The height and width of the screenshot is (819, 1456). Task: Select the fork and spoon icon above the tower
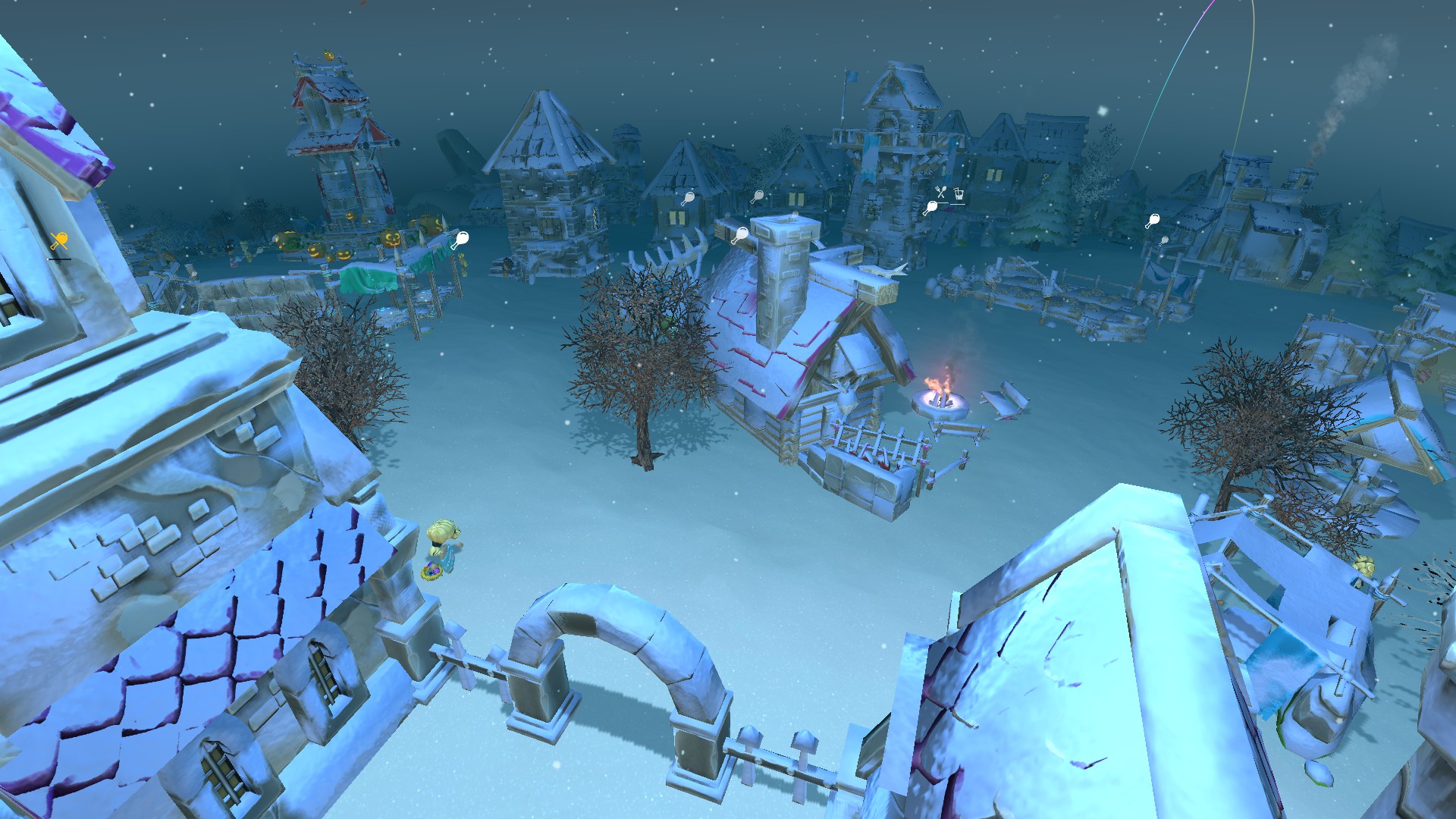pos(940,192)
